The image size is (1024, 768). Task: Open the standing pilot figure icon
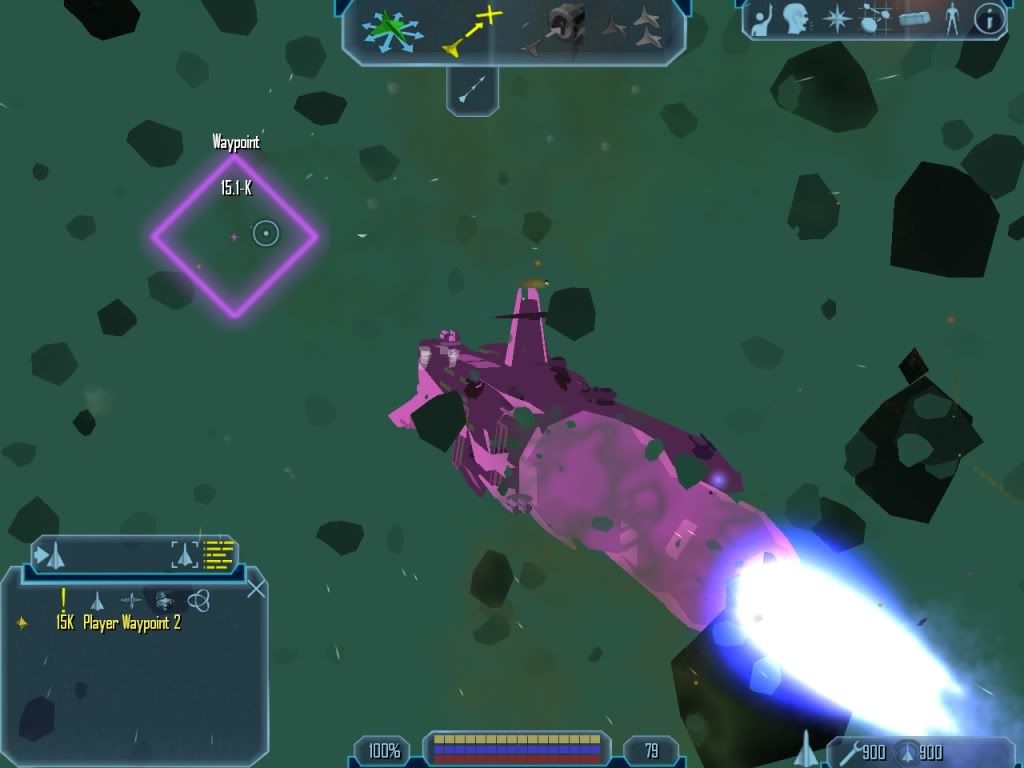(x=951, y=19)
